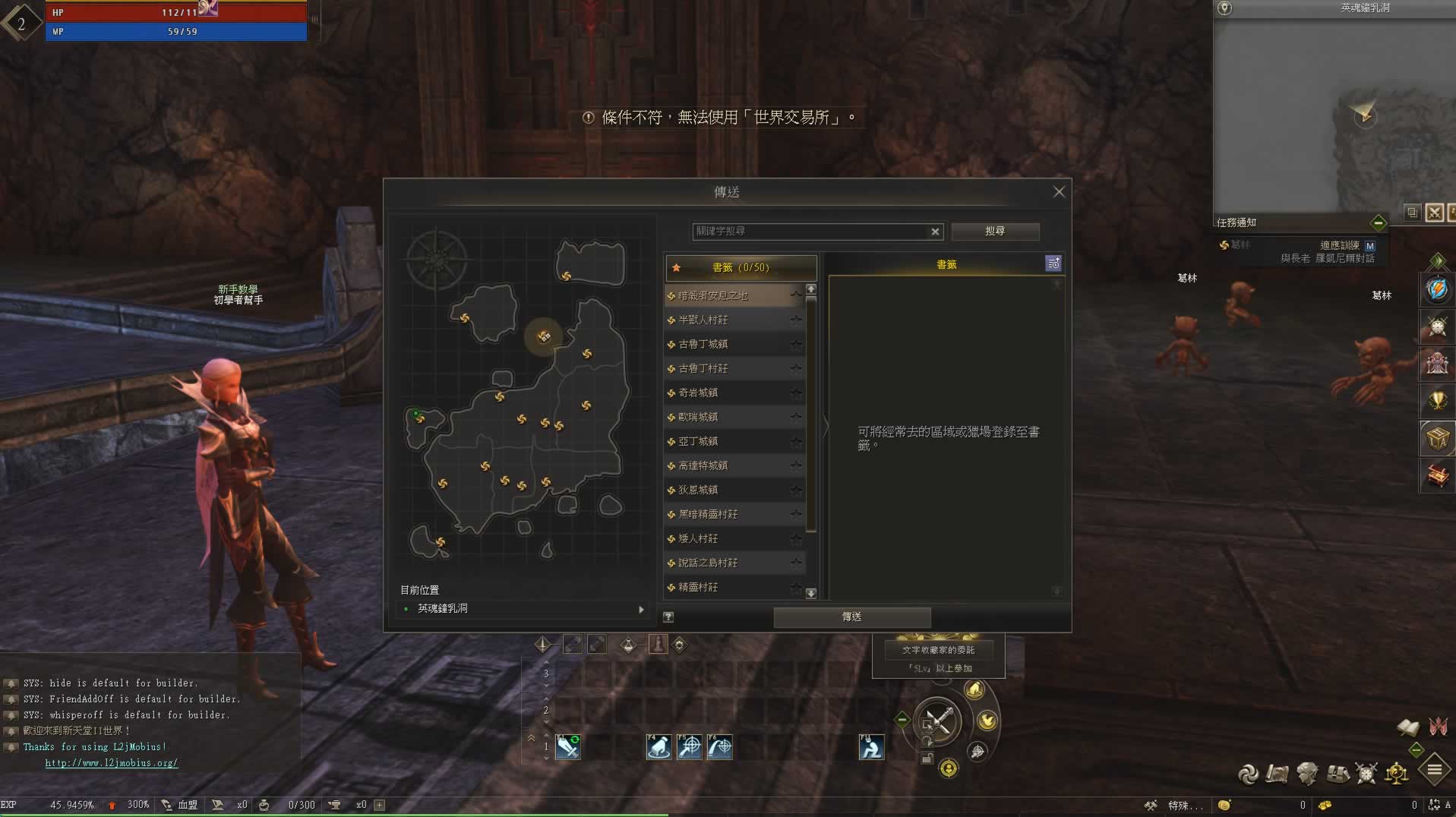Close the 傳送 teleport window

point(1059,192)
